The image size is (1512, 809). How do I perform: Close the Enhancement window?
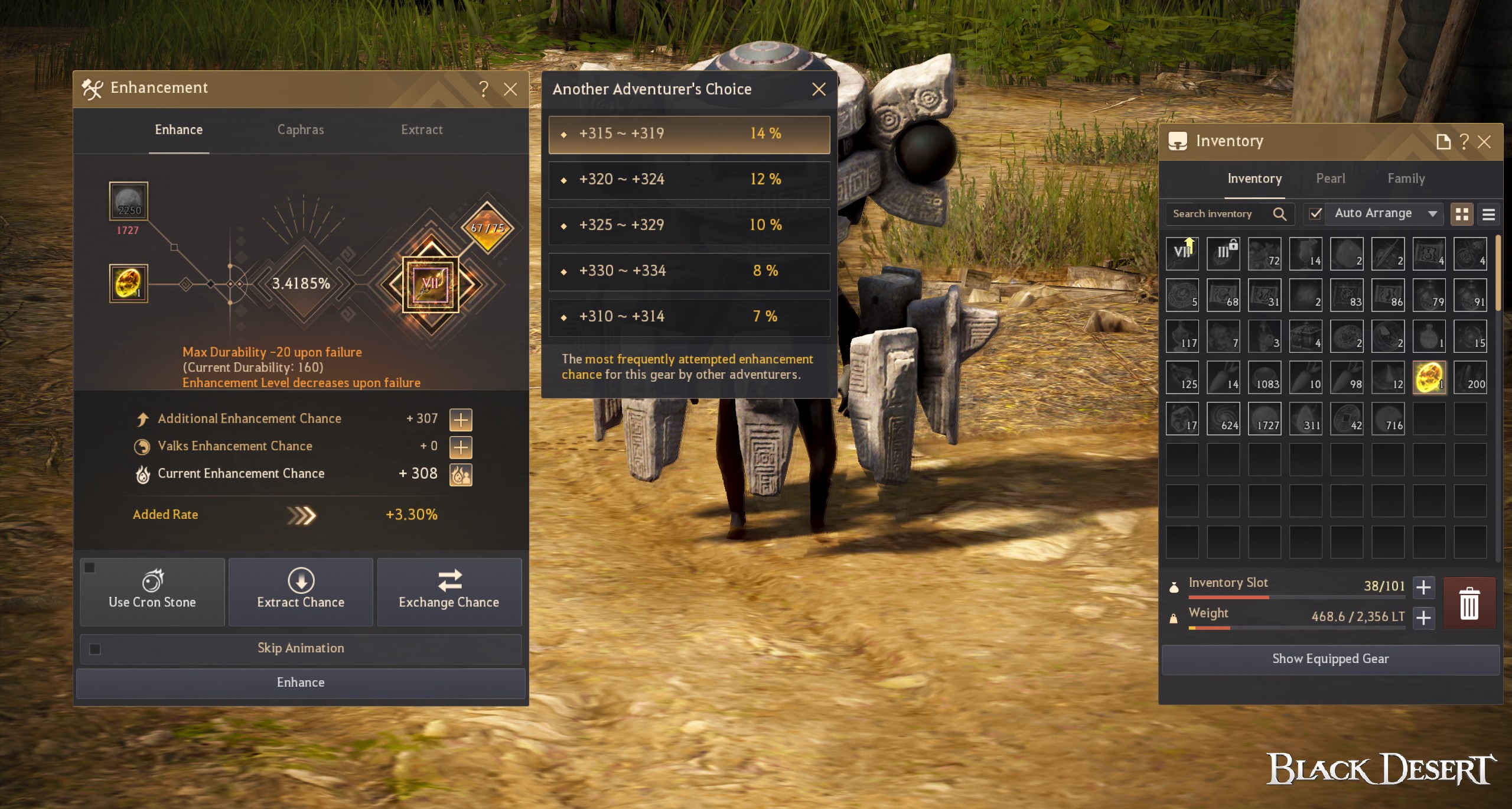pyautogui.click(x=510, y=89)
